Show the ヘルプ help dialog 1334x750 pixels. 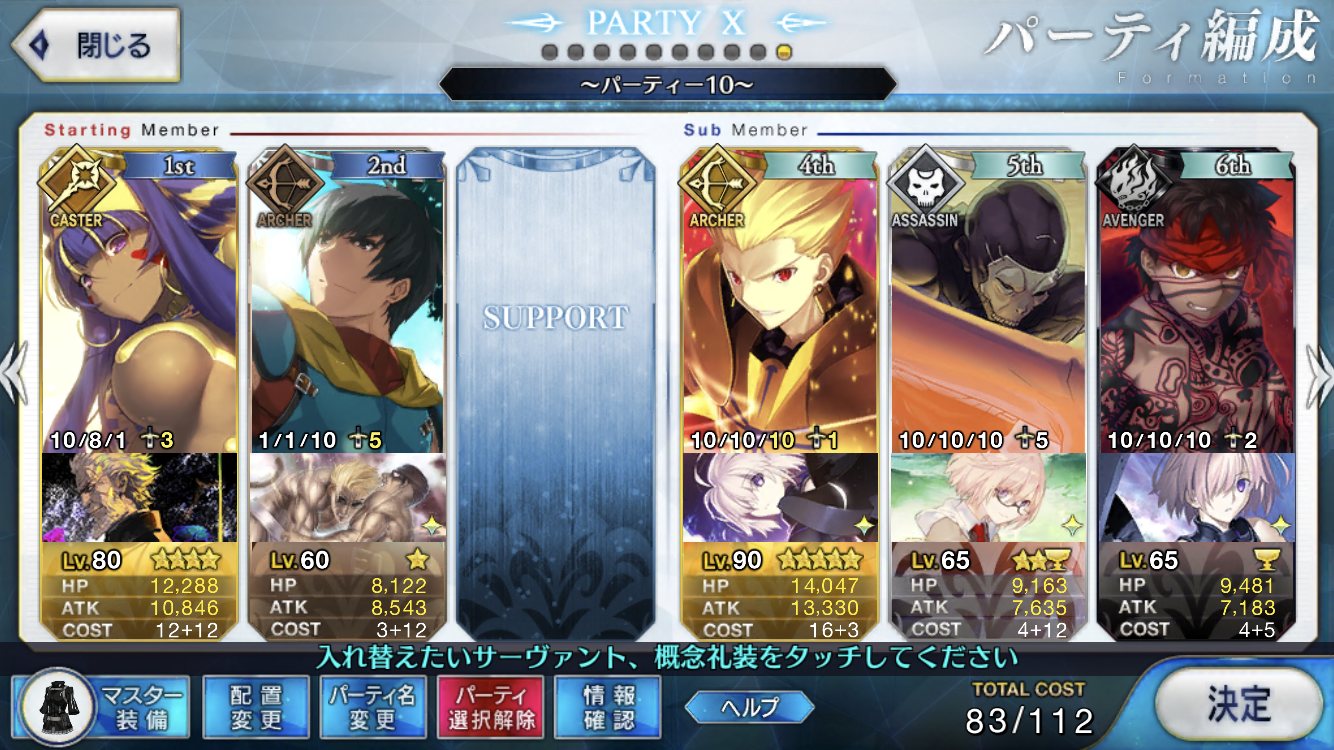click(x=749, y=707)
